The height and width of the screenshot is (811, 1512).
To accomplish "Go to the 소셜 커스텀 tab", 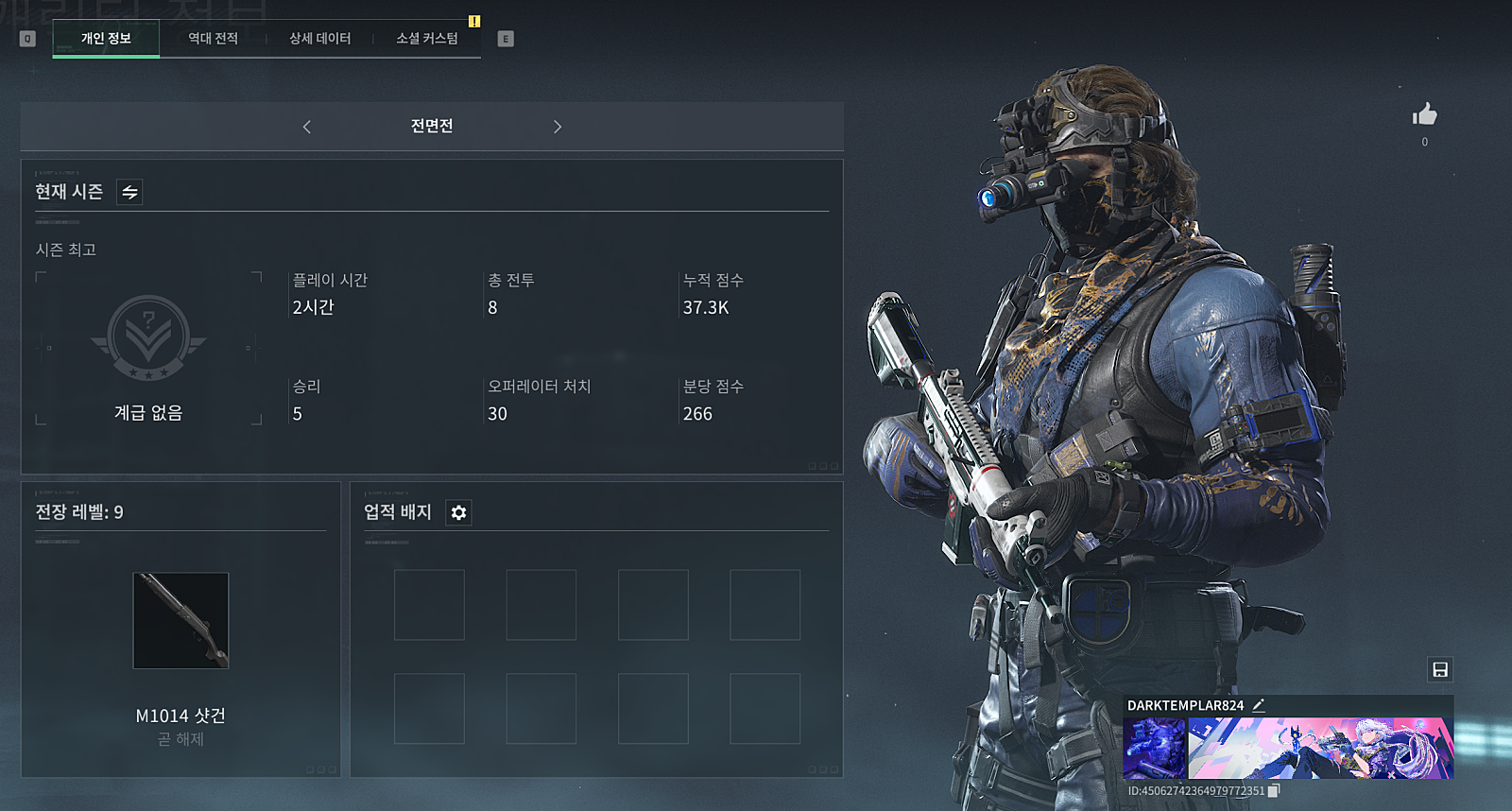I will [x=427, y=39].
